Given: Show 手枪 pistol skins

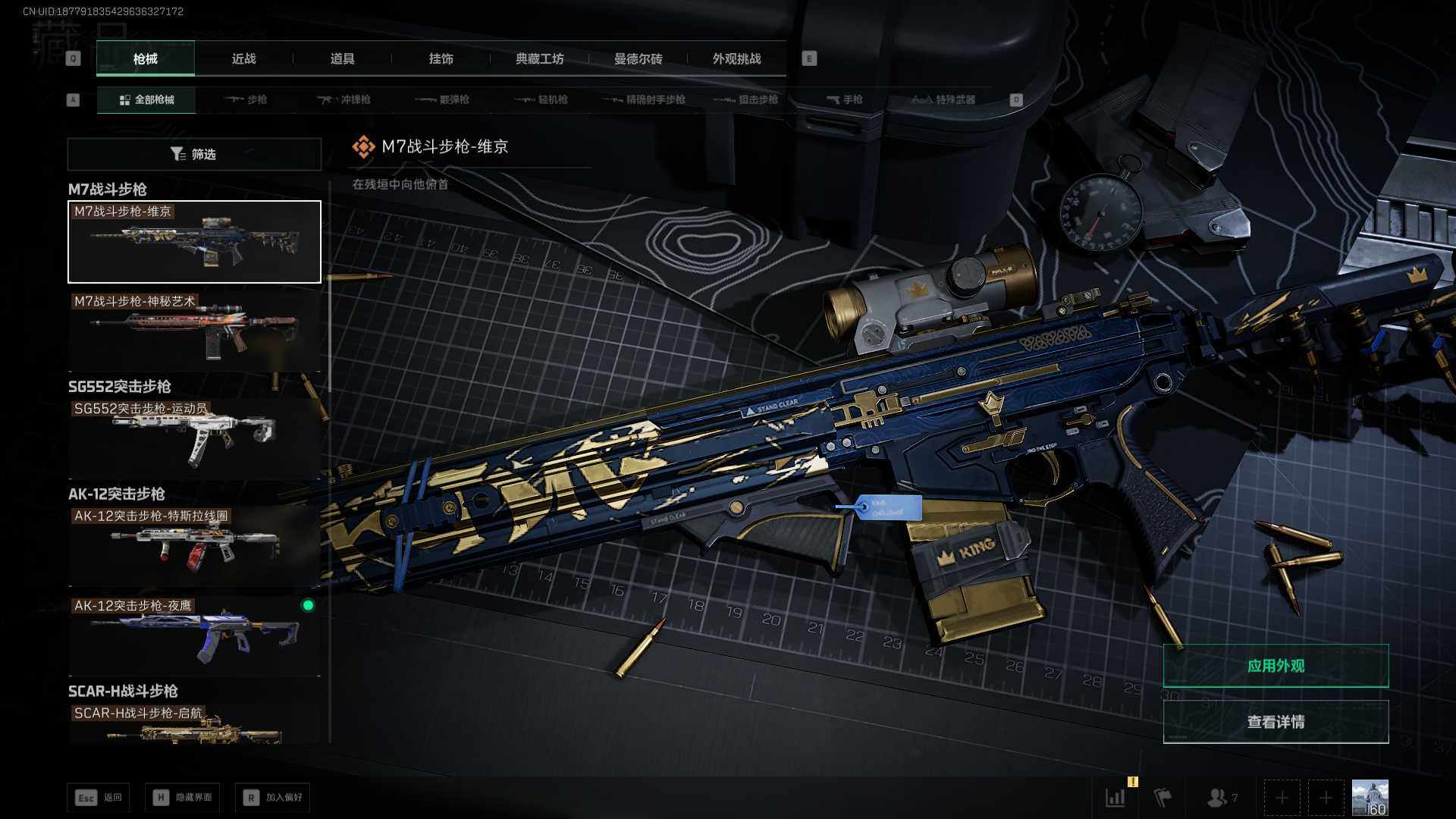Looking at the screenshot, I should 844,99.
